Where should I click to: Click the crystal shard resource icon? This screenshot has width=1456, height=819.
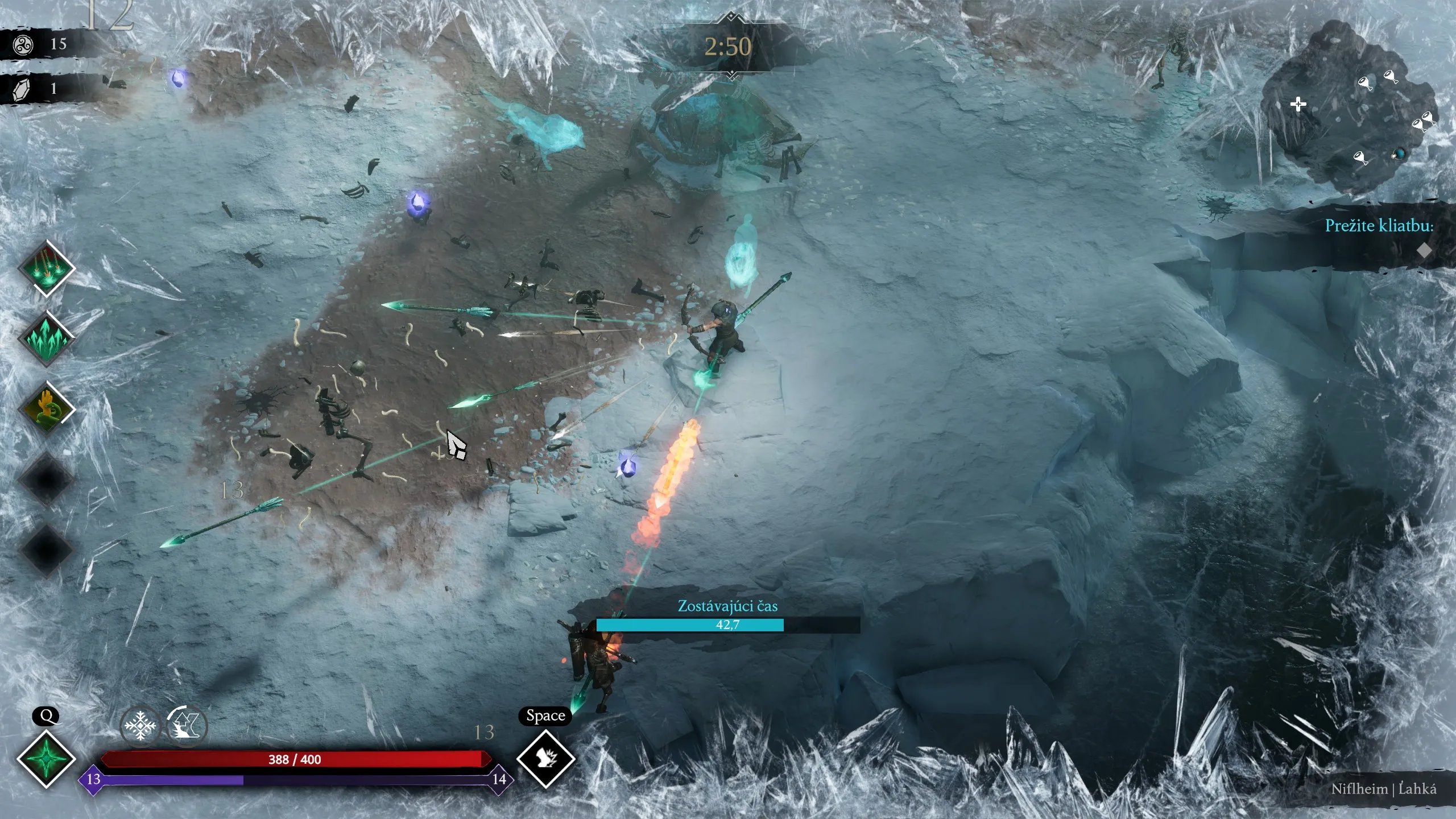[22, 89]
